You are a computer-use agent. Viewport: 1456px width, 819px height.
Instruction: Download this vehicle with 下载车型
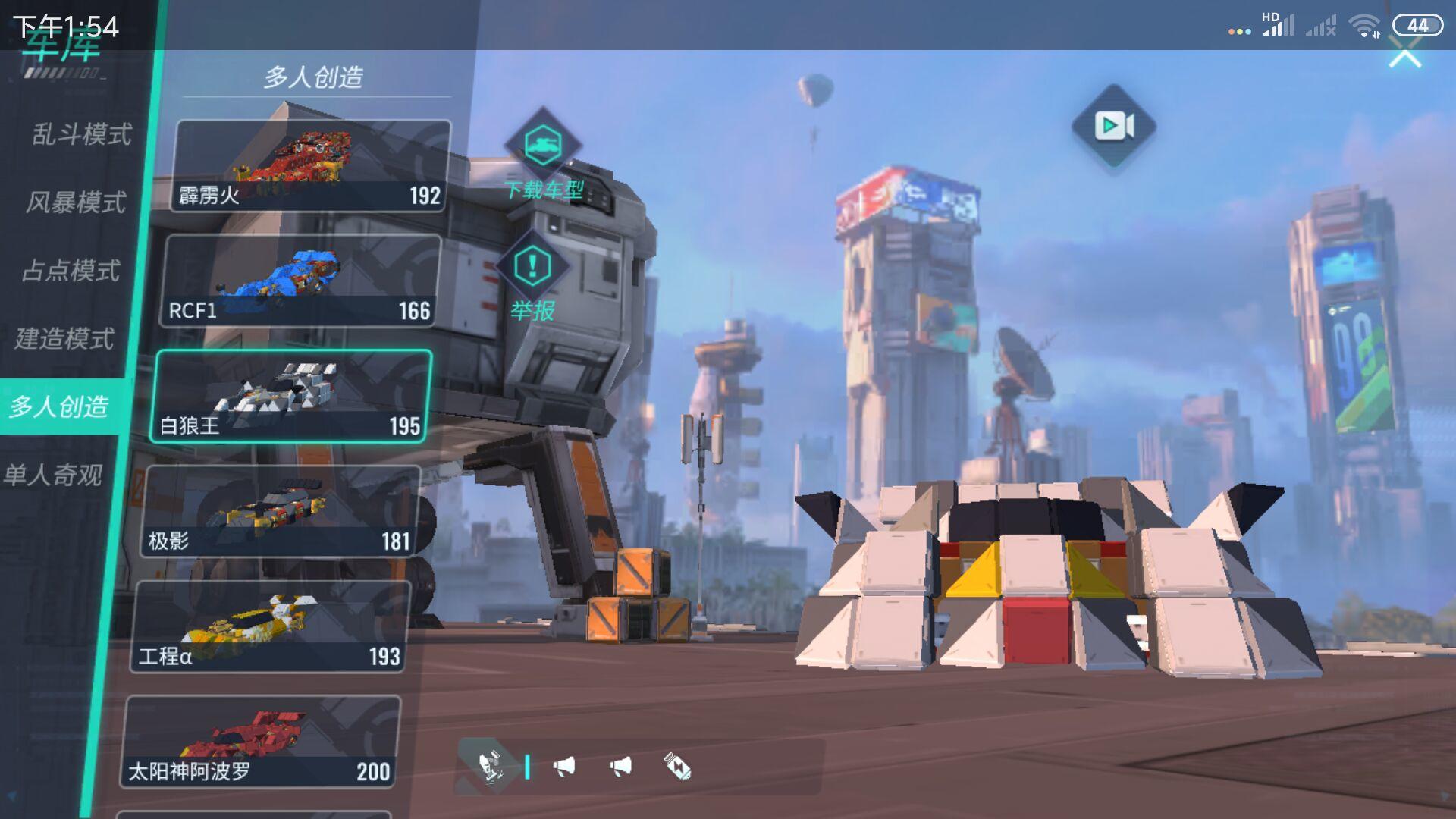coord(543,155)
